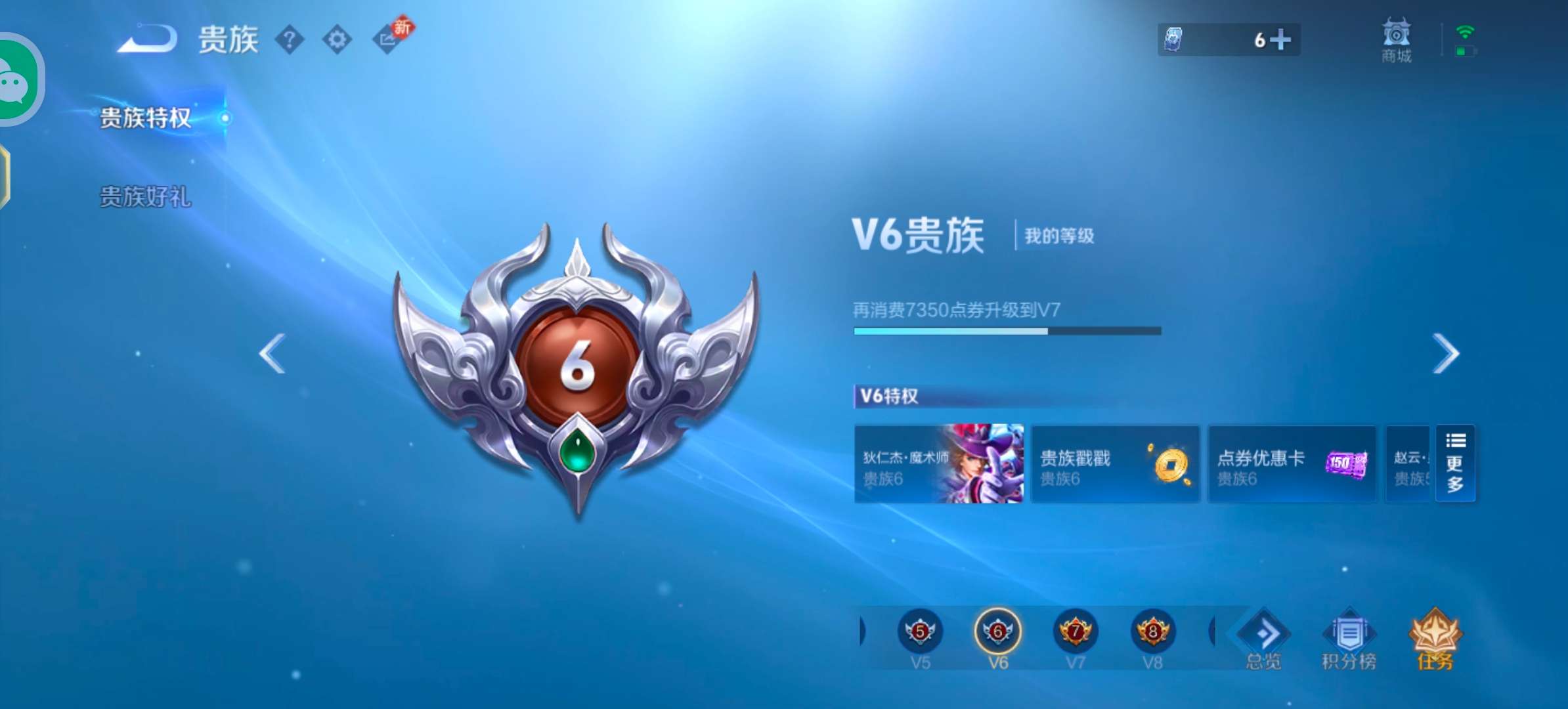This screenshot has width=1568, height=709.
Task: Switch to the 贵族特权 tab
Action: (x=146, y=118)
